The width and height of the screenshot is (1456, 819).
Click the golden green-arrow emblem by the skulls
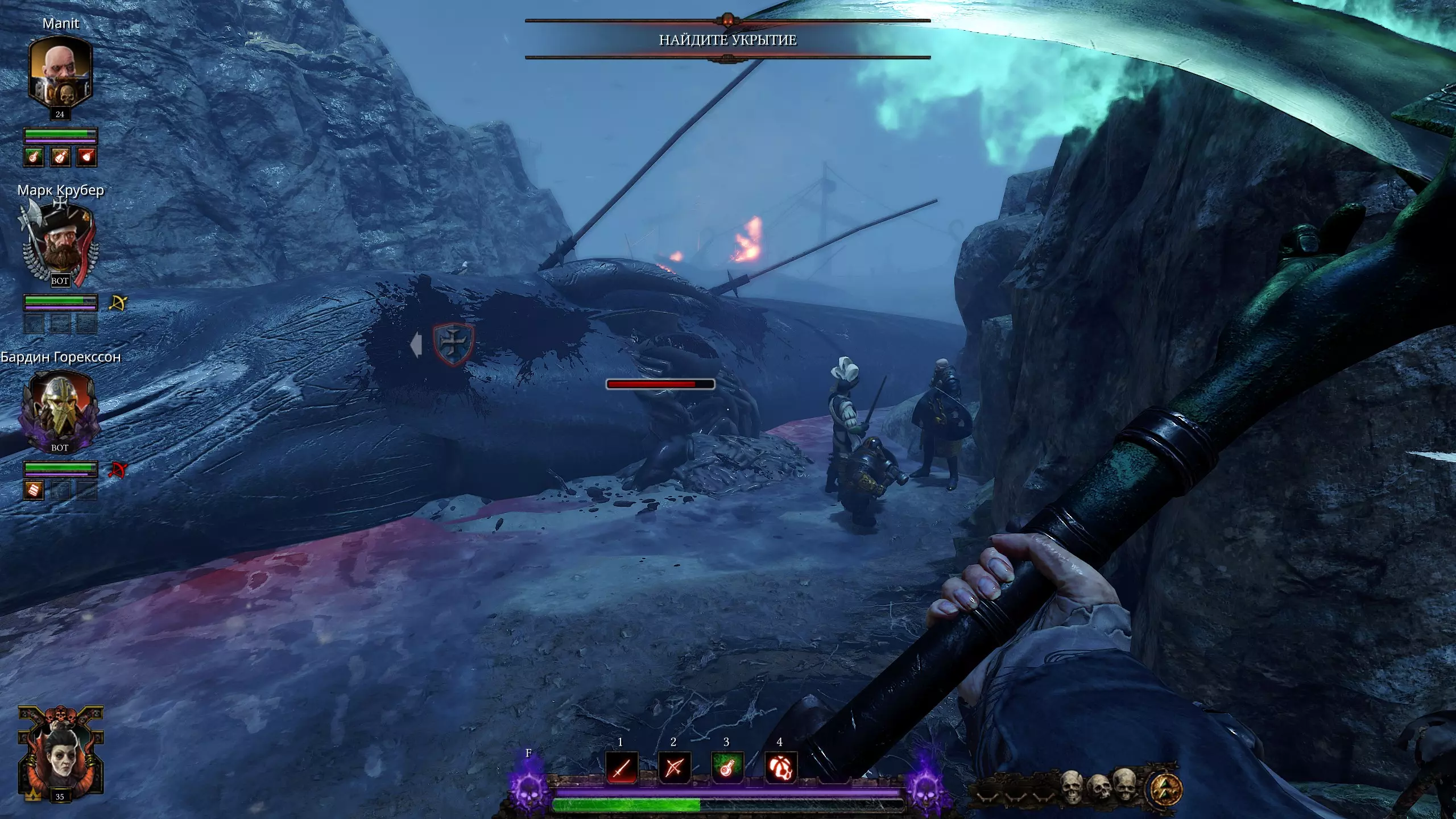(1167, 789)
